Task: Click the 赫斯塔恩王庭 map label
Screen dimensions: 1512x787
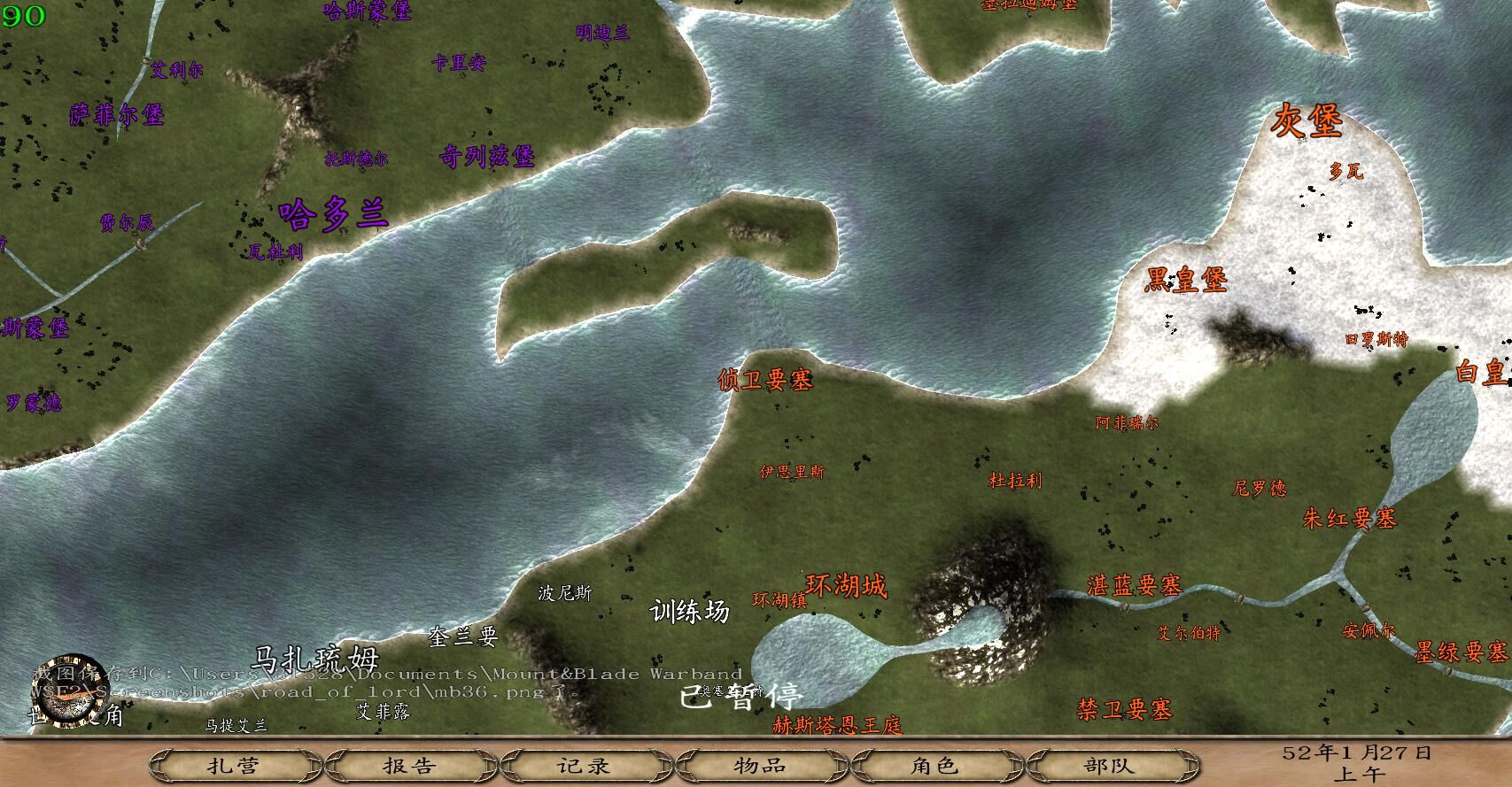Action: [x=837, y=726]
